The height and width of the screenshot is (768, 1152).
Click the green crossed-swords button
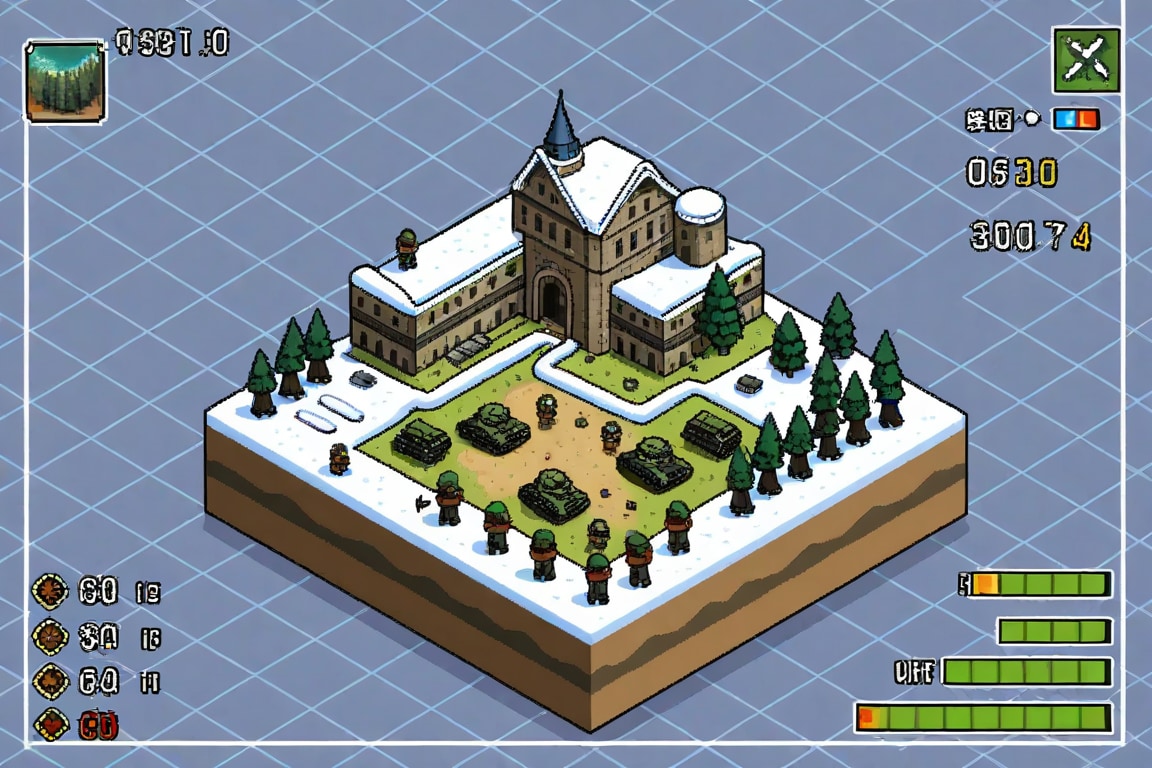click(1086, 60)
